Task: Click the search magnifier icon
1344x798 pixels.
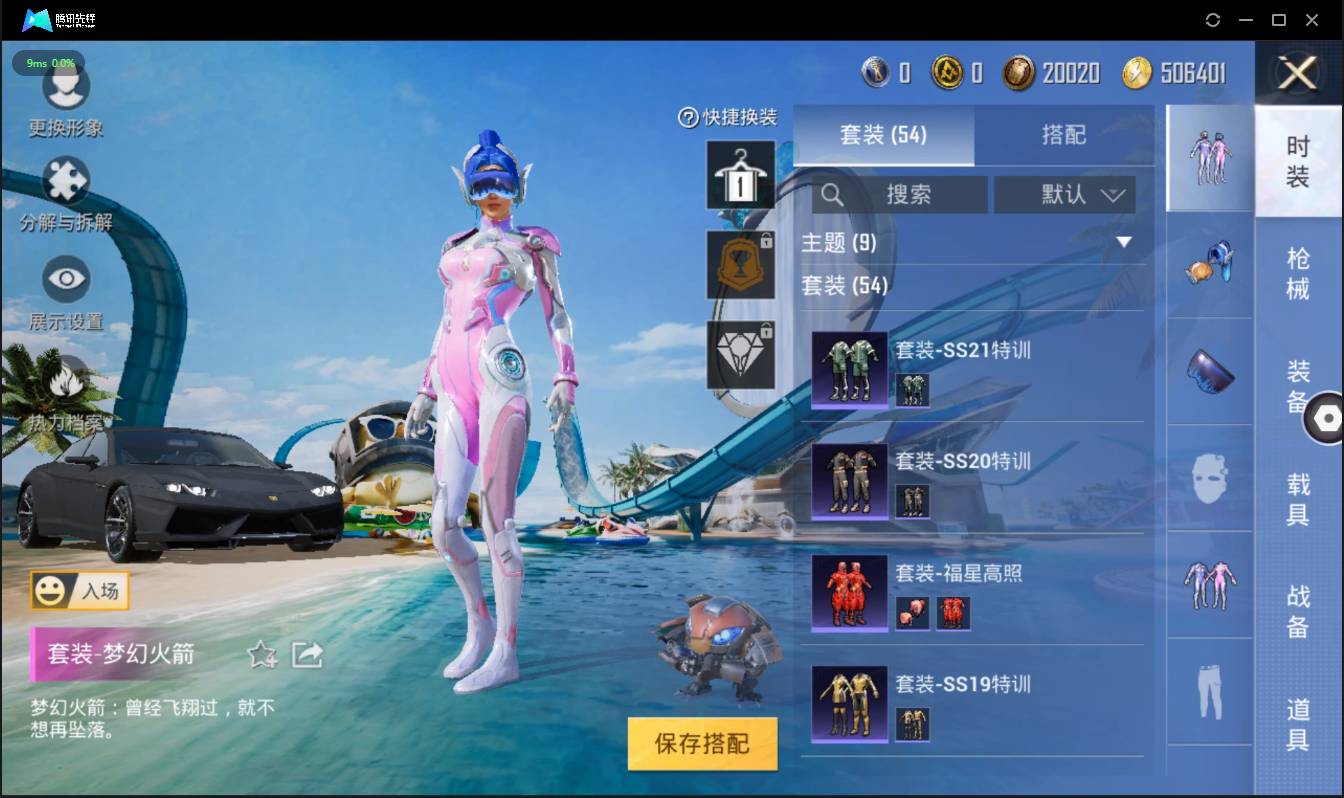Action: 833,195
